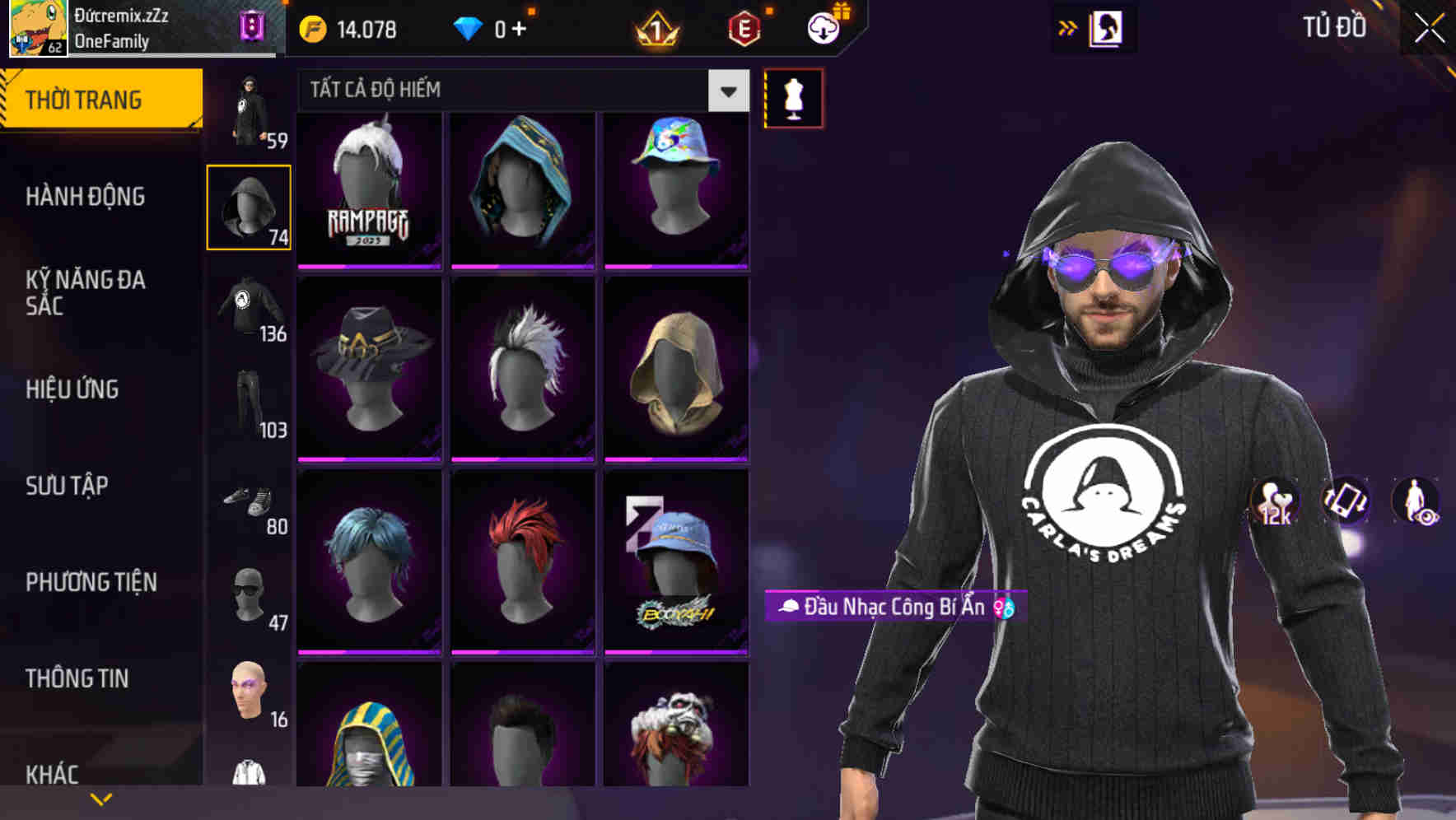This screenshot has height=820, width=1456.
Task: Select the shirts category icon labeled 136
Action: [248, 305]
